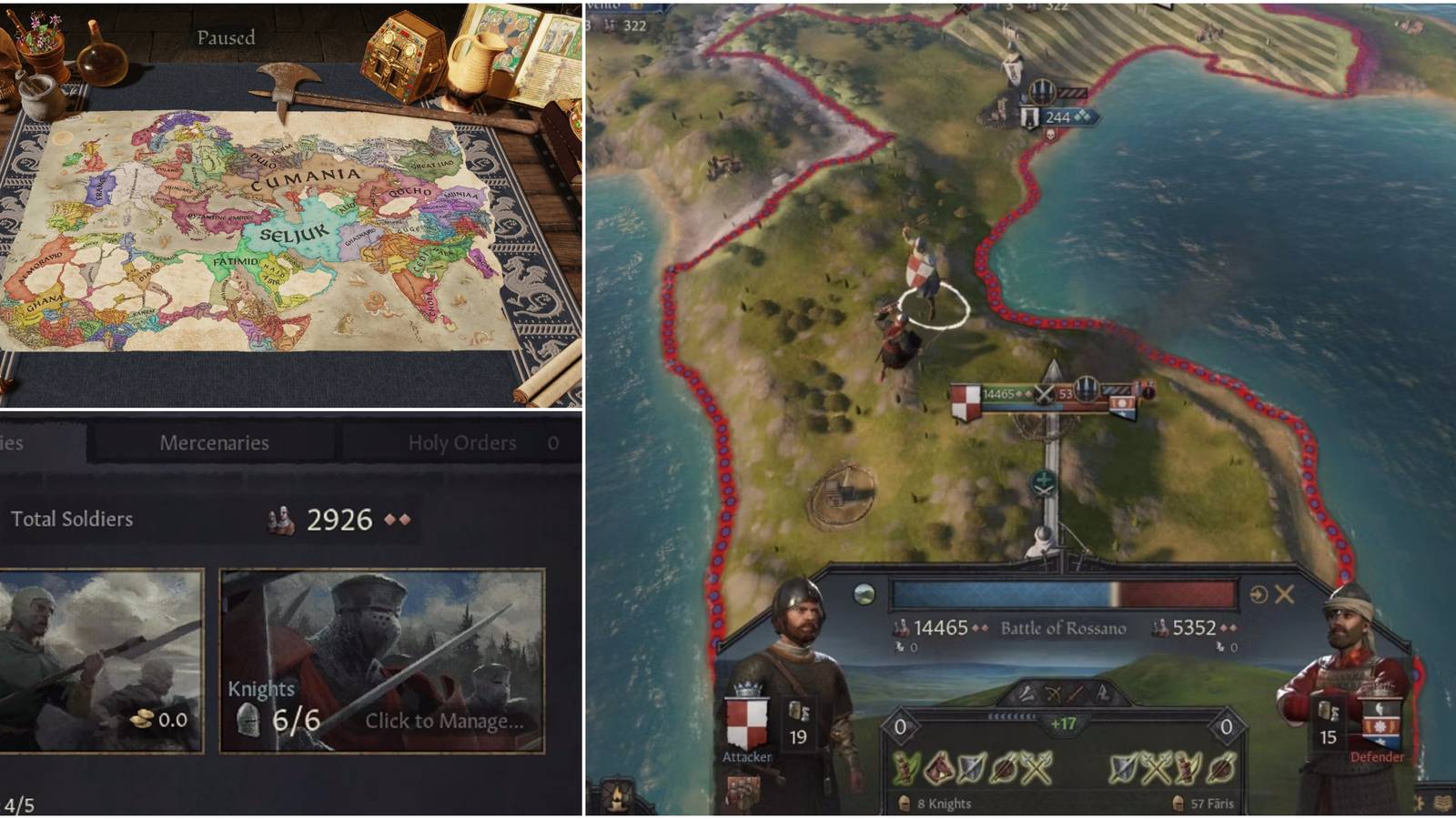Switch to the Mercenaries tab
This screenshot has height=819, width=1456.
pos(216,443)
